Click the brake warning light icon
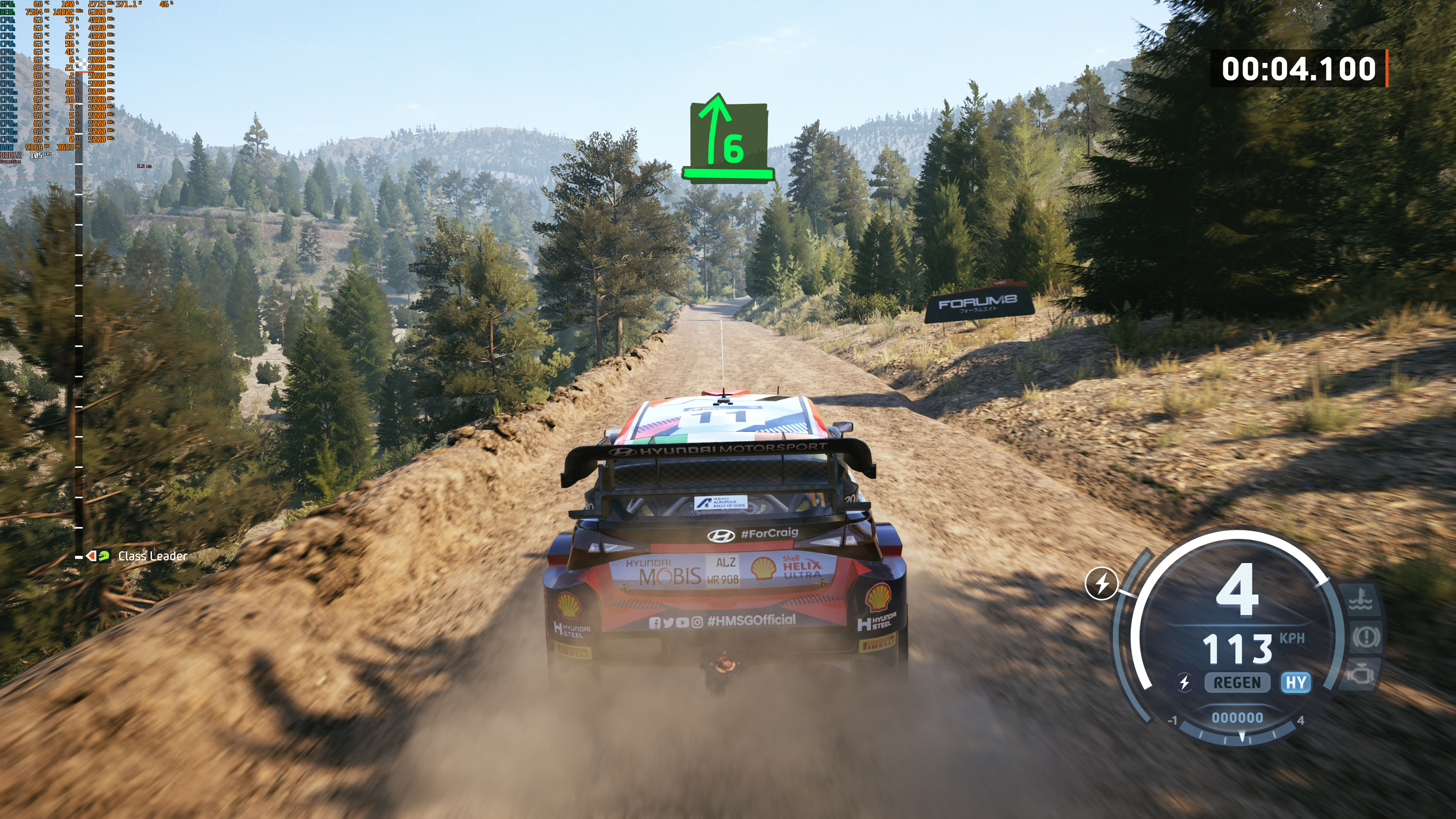 coord(1365,637)
